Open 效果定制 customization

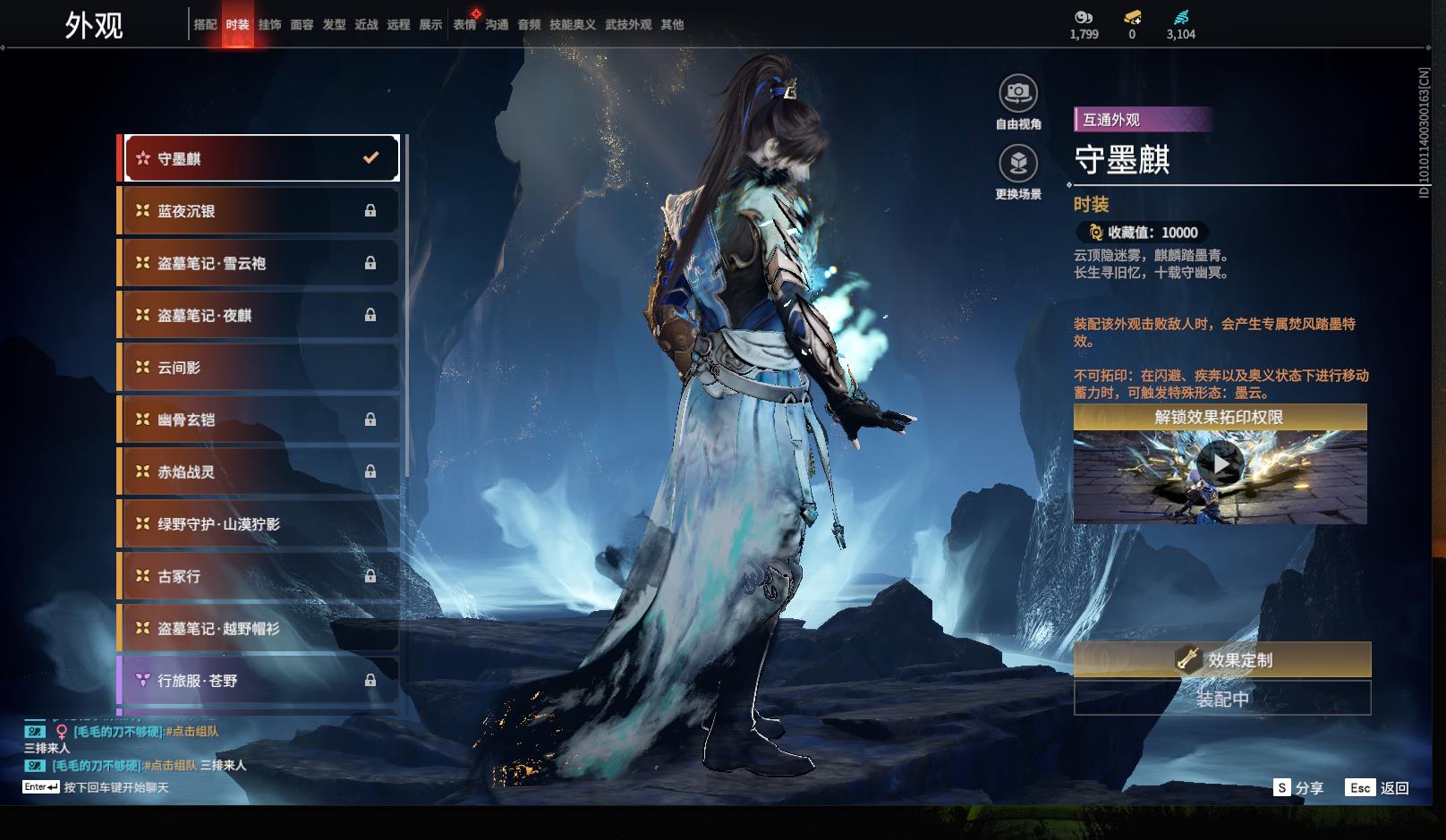pyautogui.click(x=1221, y=660)
